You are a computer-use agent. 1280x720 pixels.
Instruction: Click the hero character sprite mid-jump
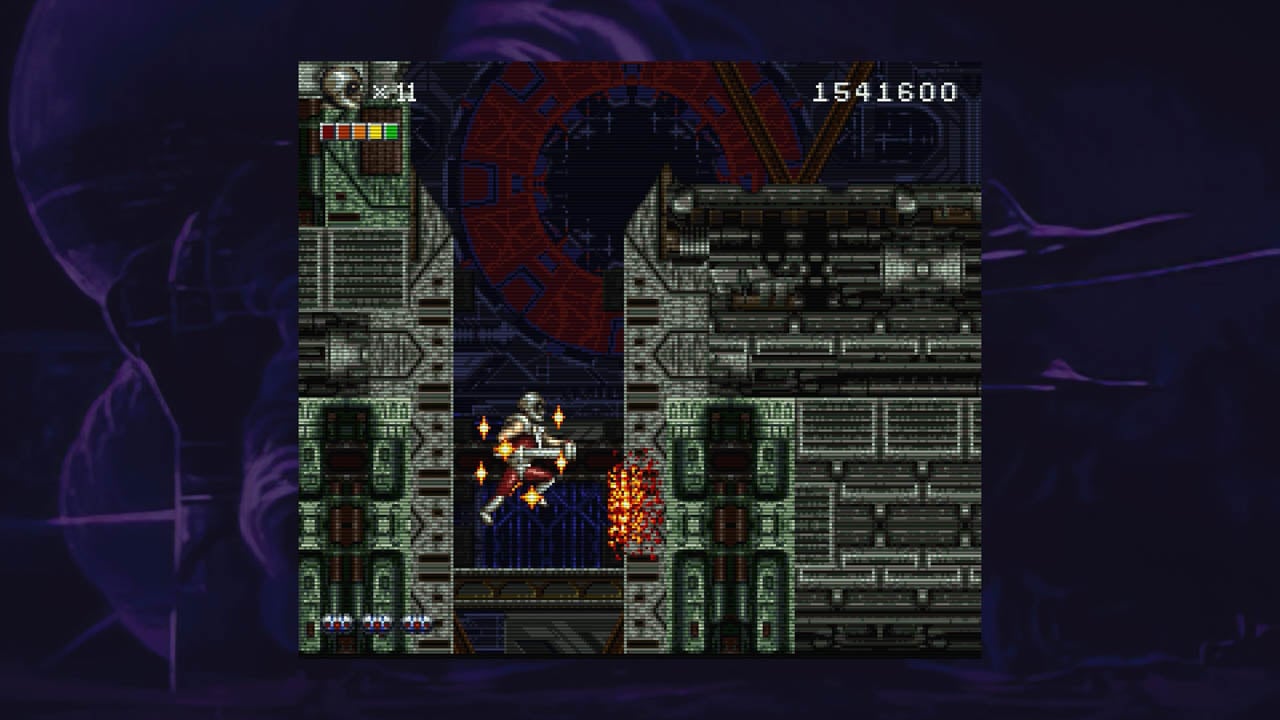(529, 450)
